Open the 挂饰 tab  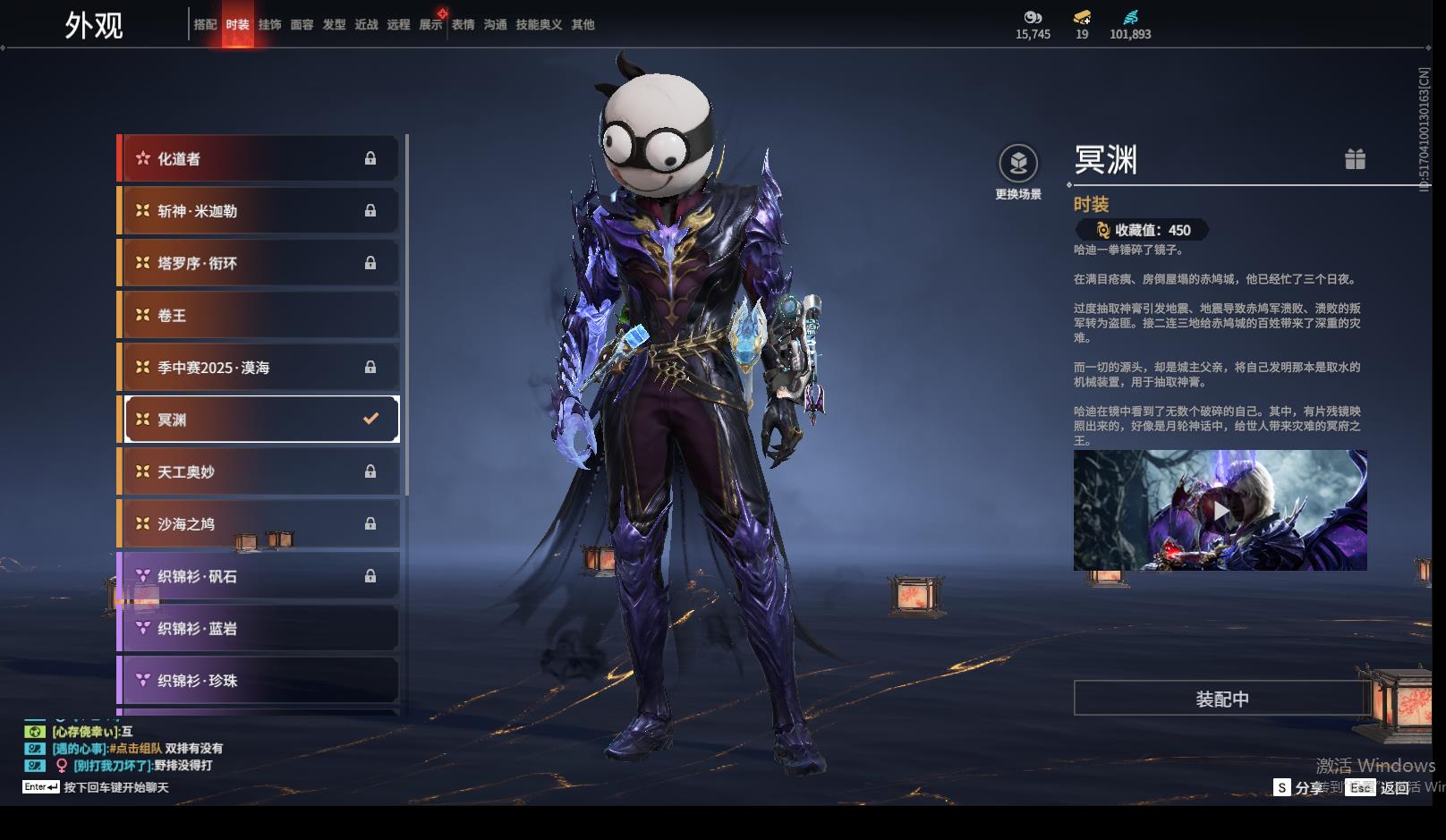click(269, 25)
